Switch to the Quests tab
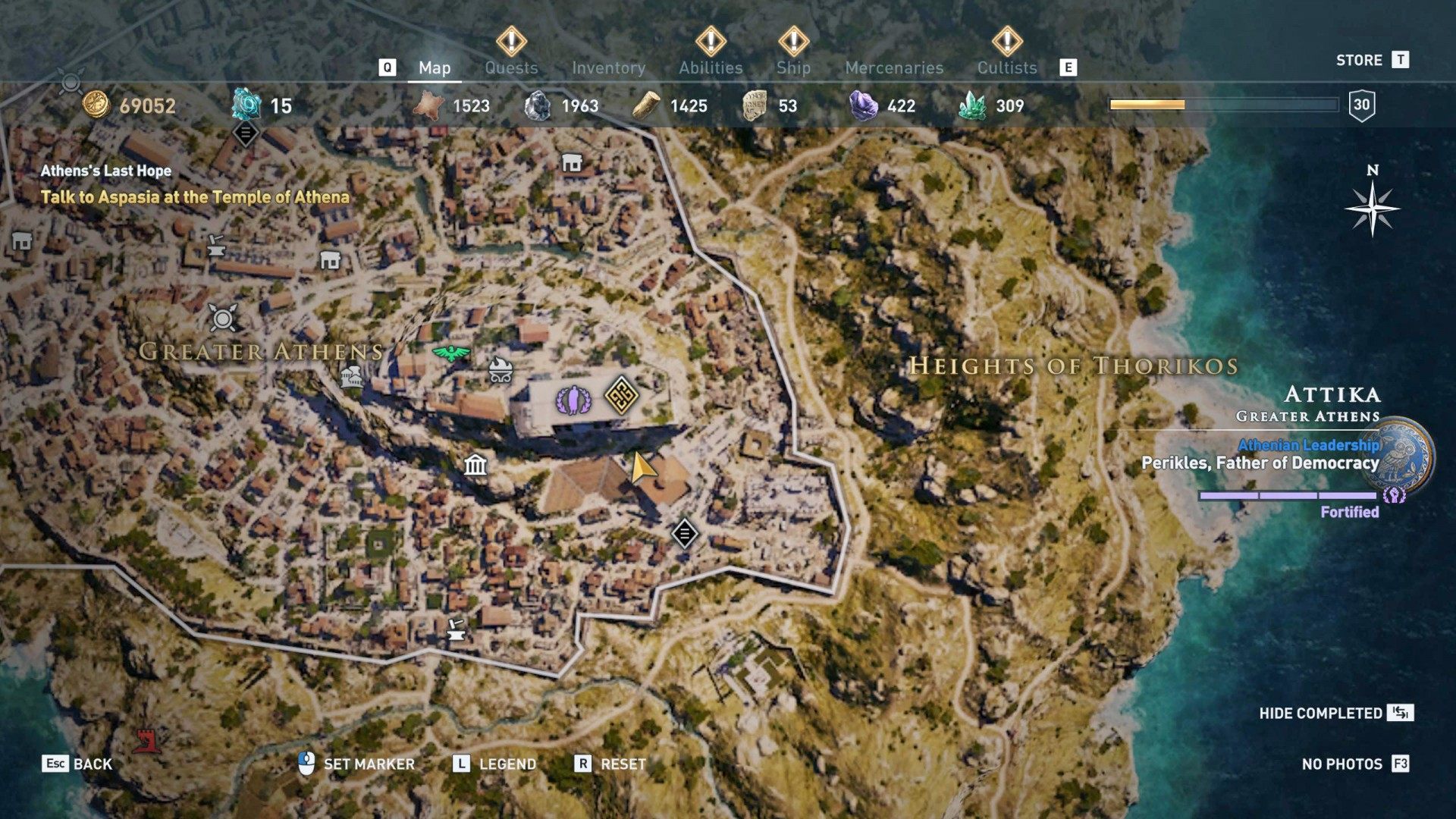 point(511,67)
